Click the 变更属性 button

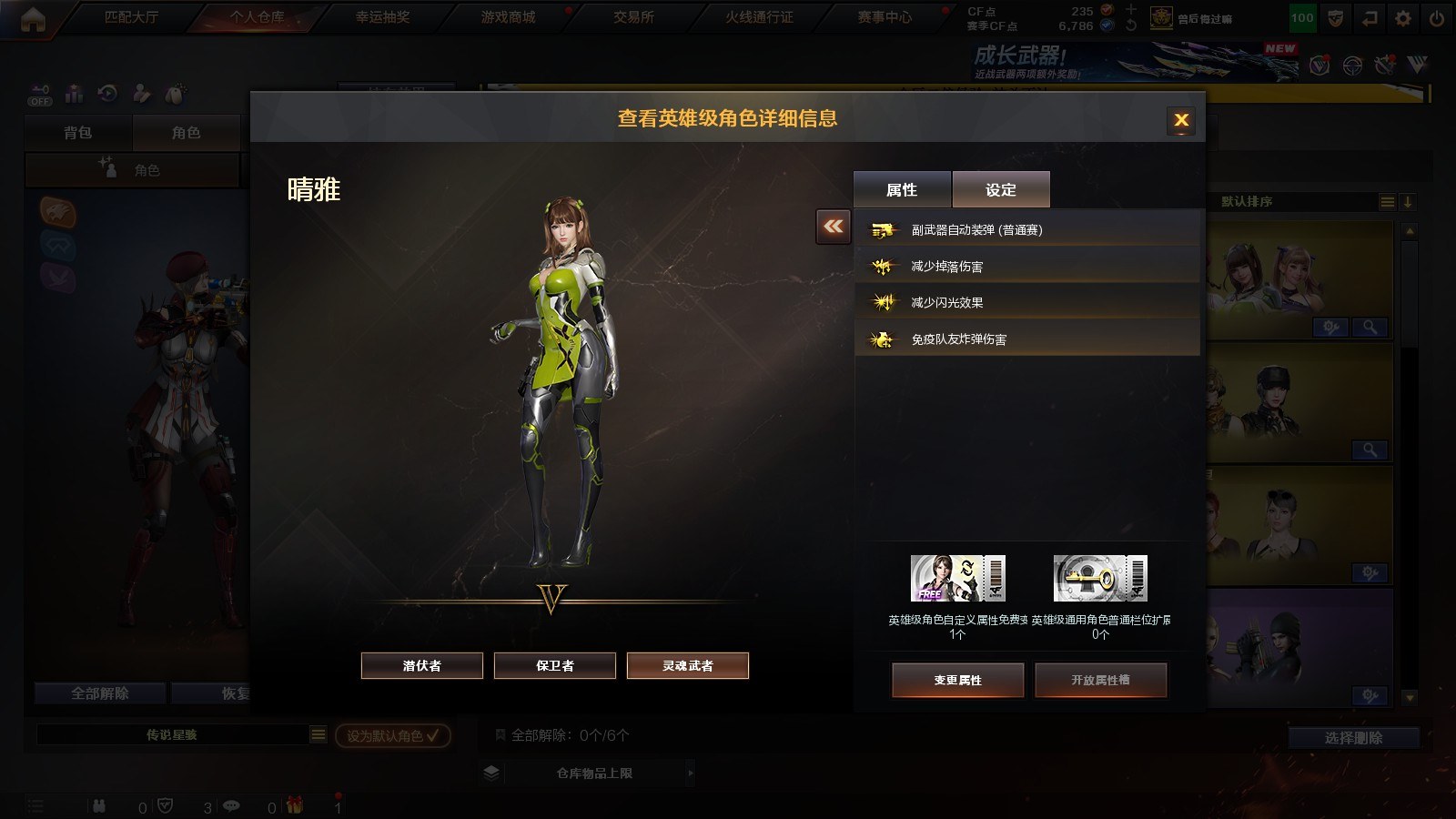958,681
